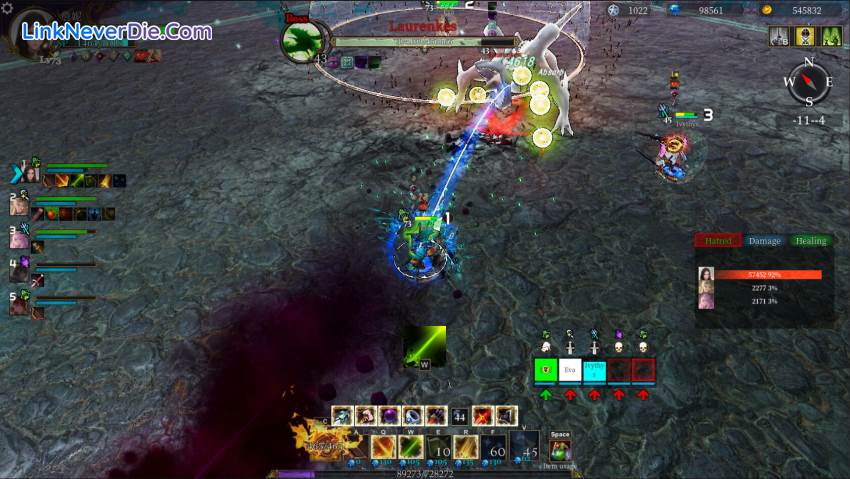Viewport: 850px width, 479px height.
Task: Select the cyan party tile
Action: click(x=594, y=370)
